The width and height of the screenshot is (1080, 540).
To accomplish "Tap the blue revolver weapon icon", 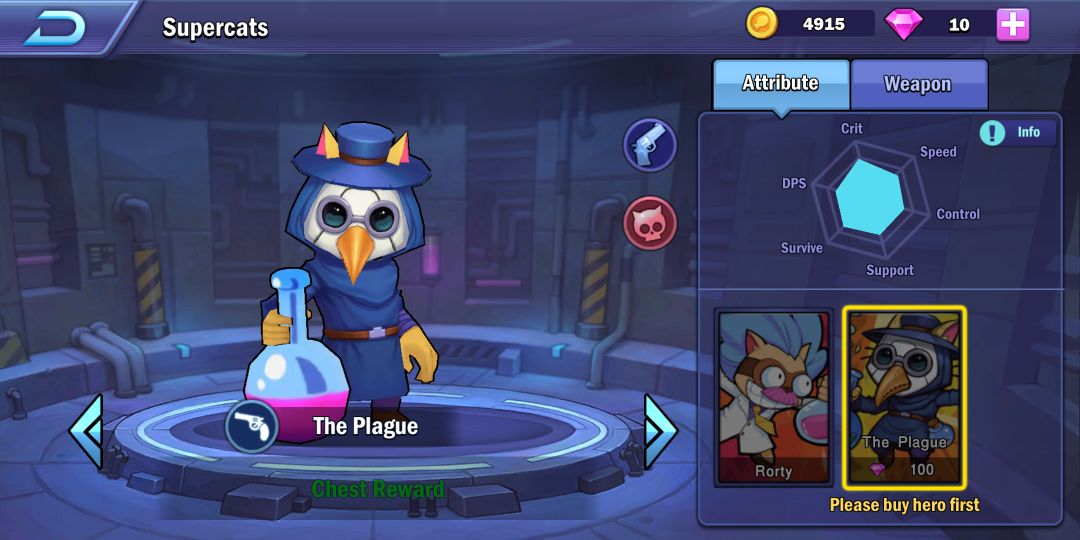I will [650, 146].
